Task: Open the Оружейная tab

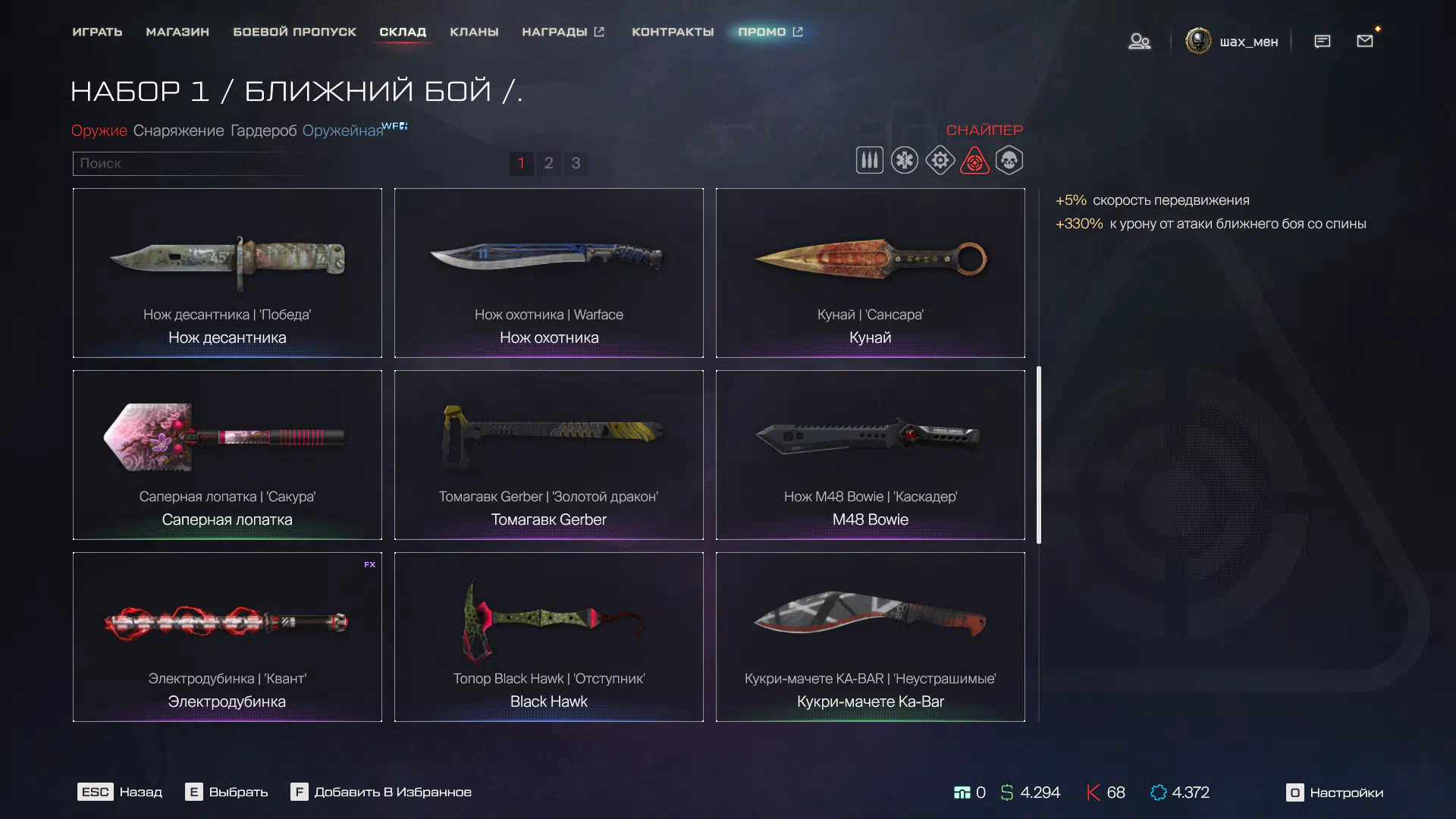Action: click(x=343, y=130)
